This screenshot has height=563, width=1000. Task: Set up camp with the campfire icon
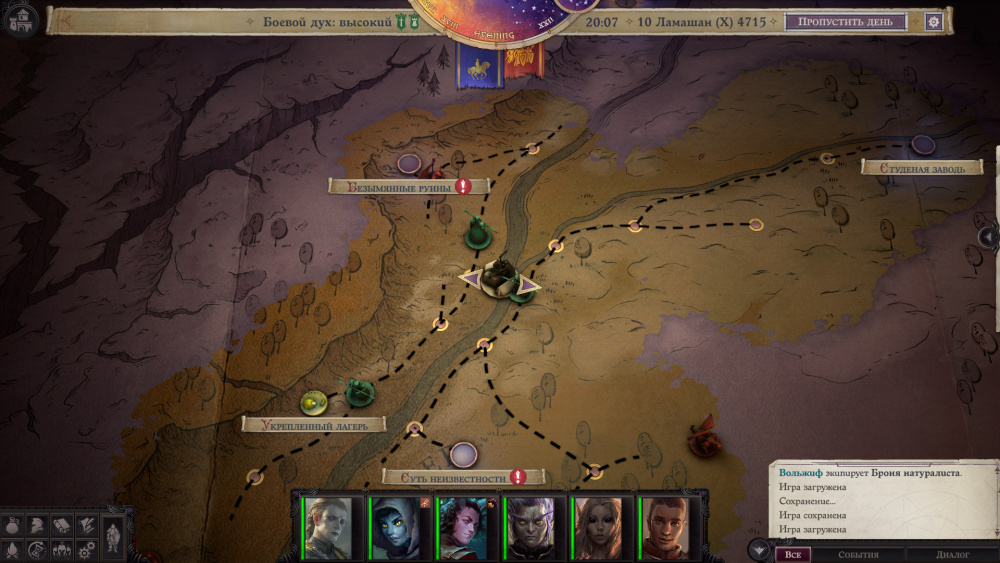[14, 549]
